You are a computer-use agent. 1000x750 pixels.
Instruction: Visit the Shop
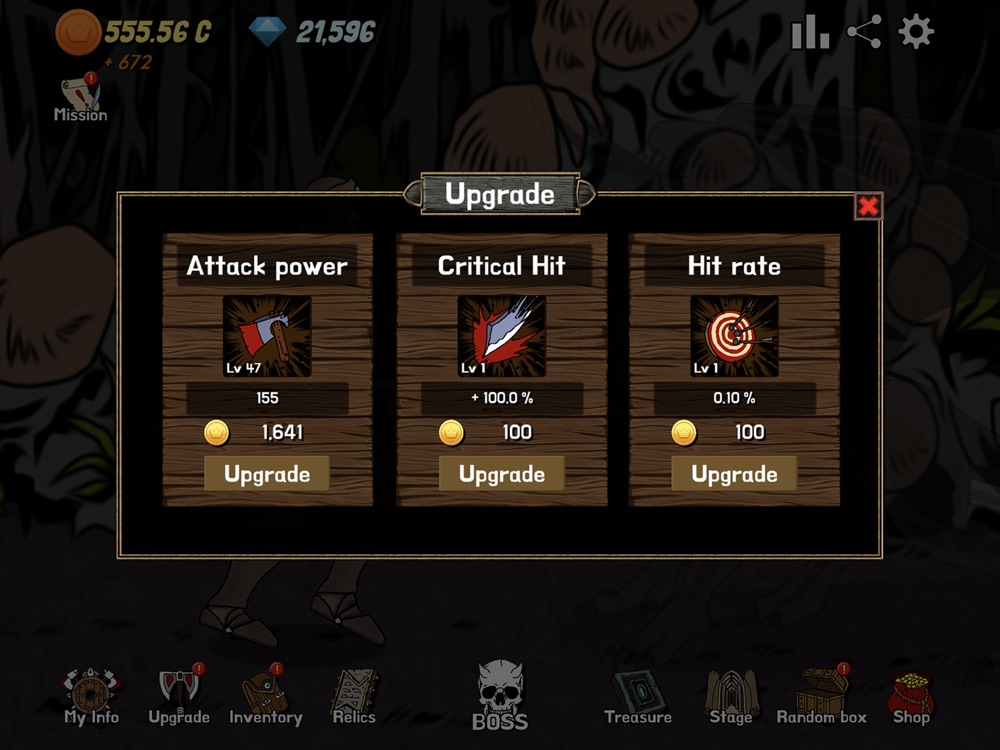(911, 697)
